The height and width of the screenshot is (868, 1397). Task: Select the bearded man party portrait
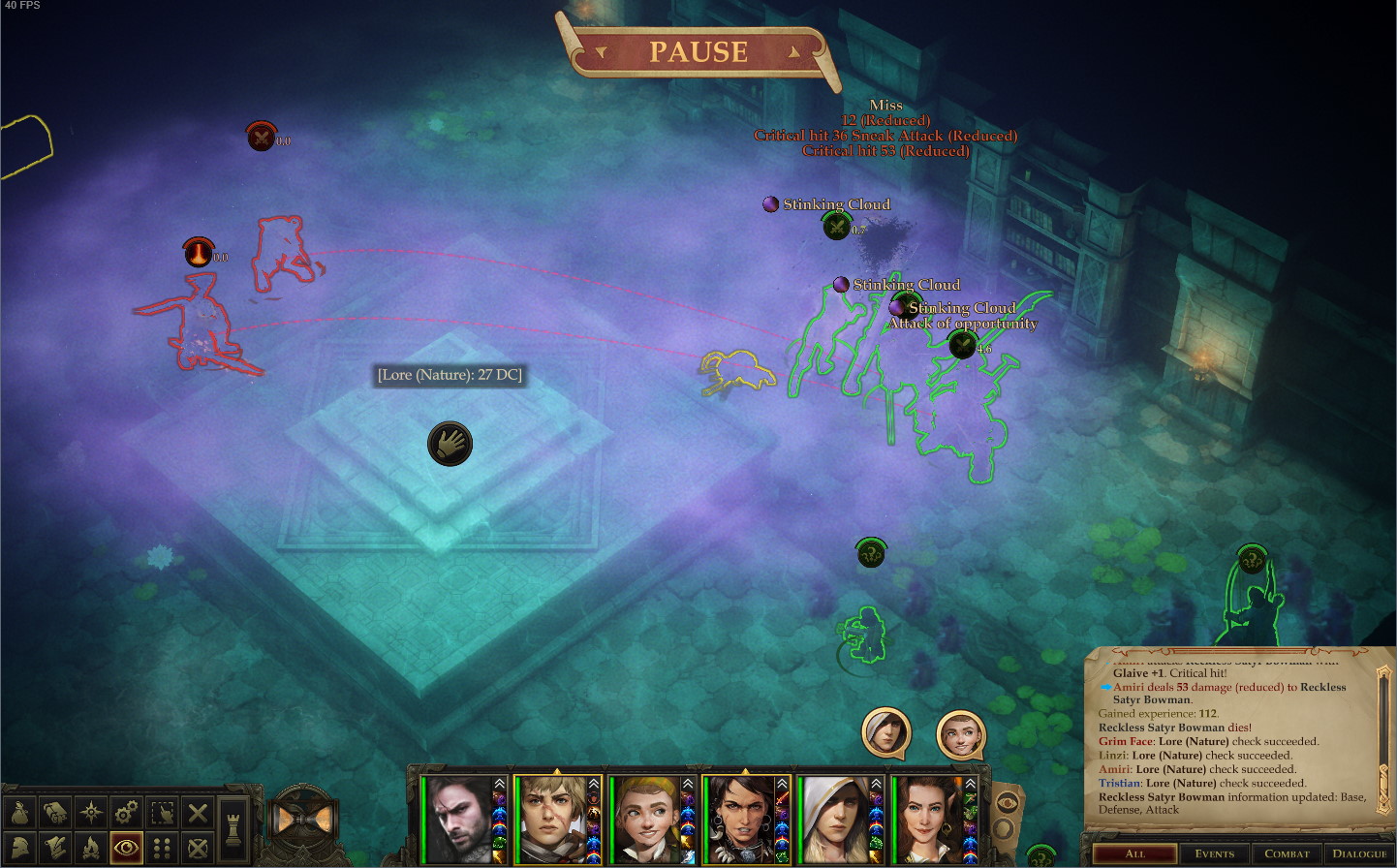pos(457,820)
